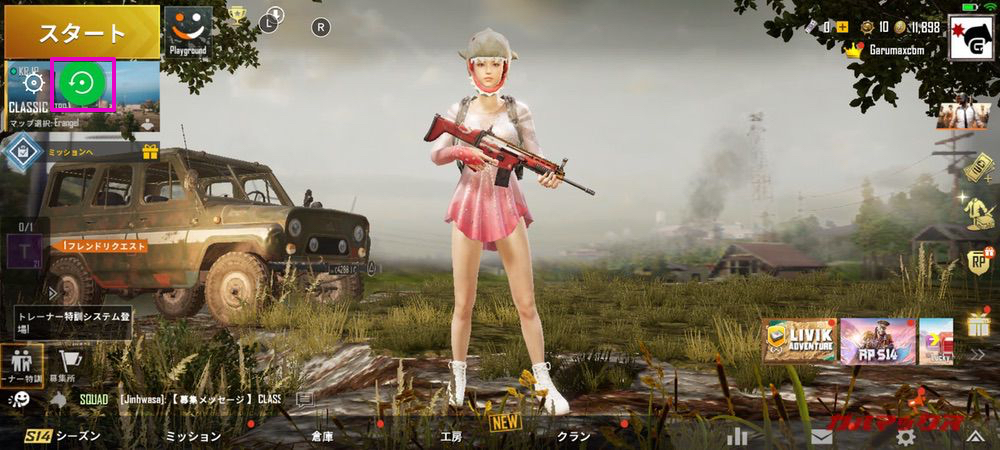Tap the yellow スタート start button

point(81,31)
